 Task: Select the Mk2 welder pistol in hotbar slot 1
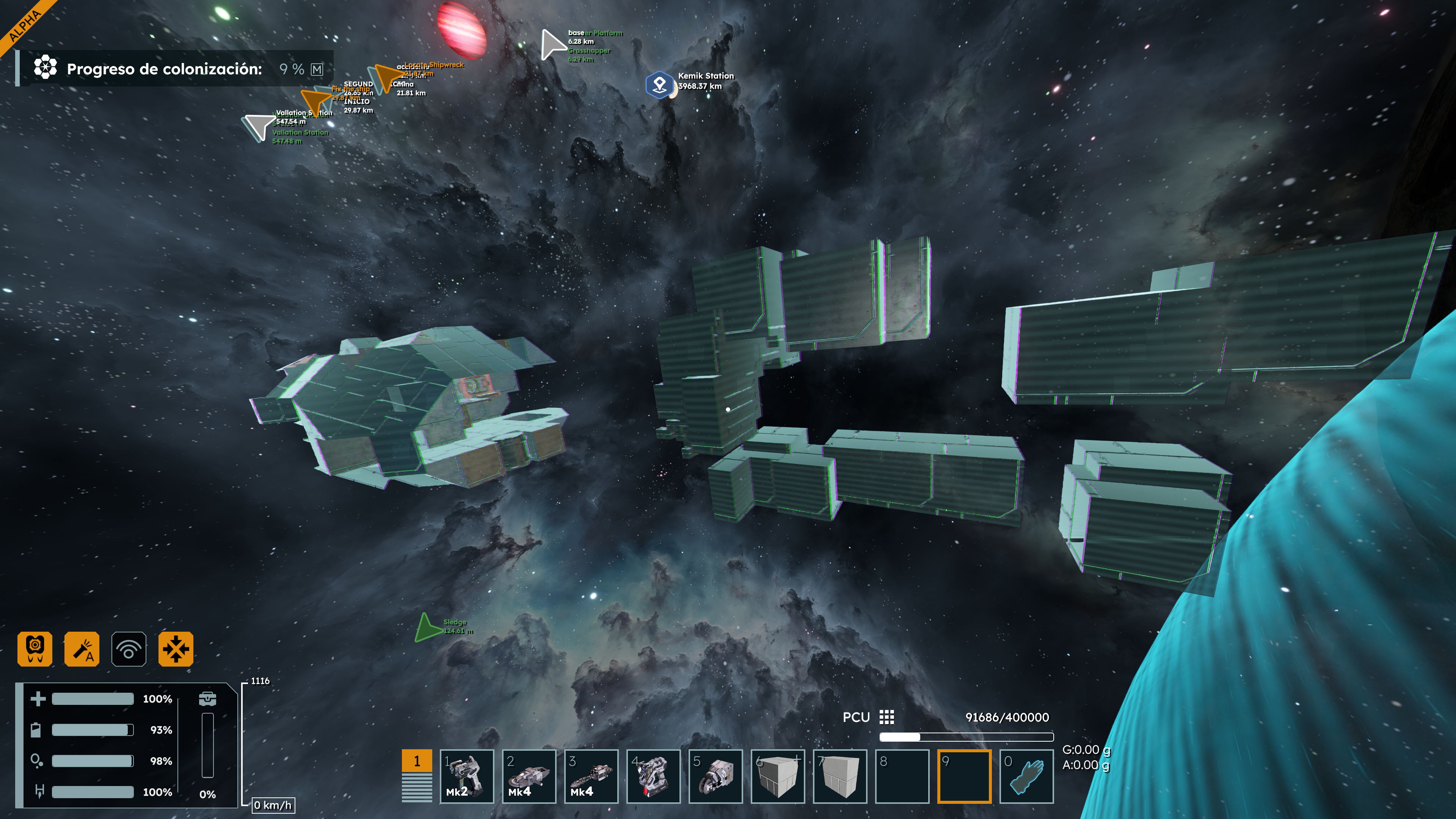coord(466,775)
